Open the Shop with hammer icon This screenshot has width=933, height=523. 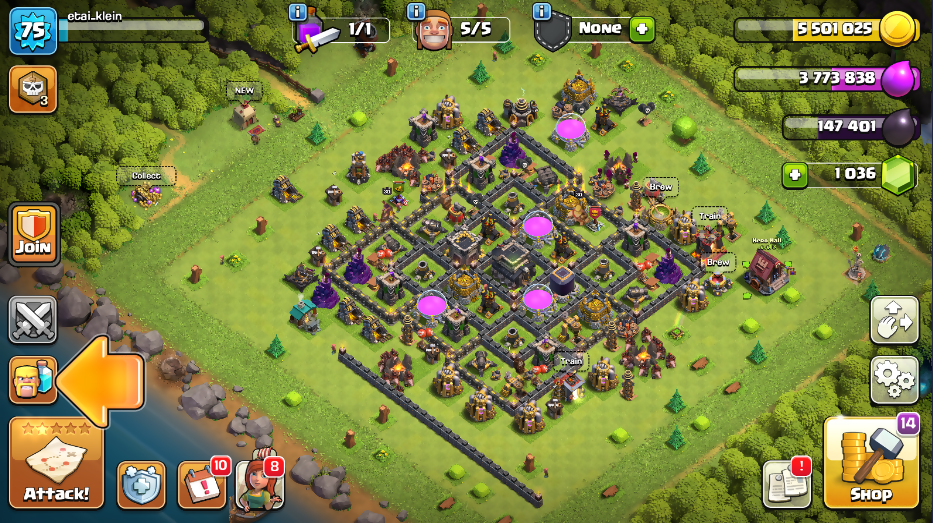[870, 464]
